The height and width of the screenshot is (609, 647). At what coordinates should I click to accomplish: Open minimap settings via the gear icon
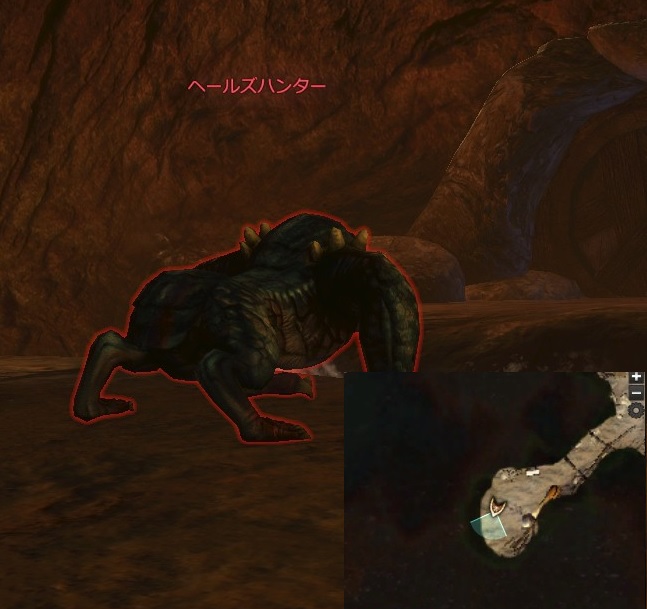coord(637,410)
